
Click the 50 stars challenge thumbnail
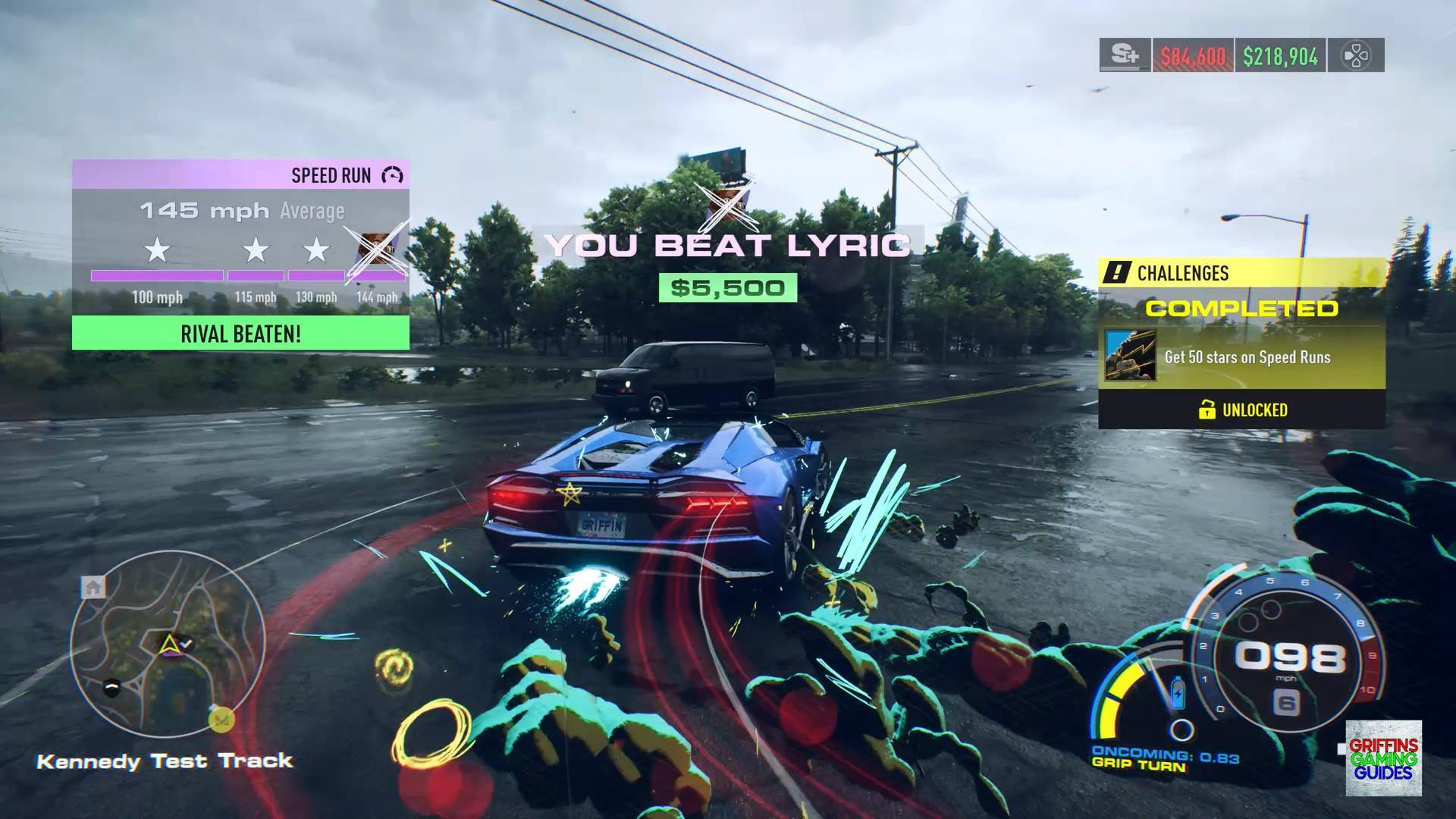pyautogui.click(x=1130, y=355)
